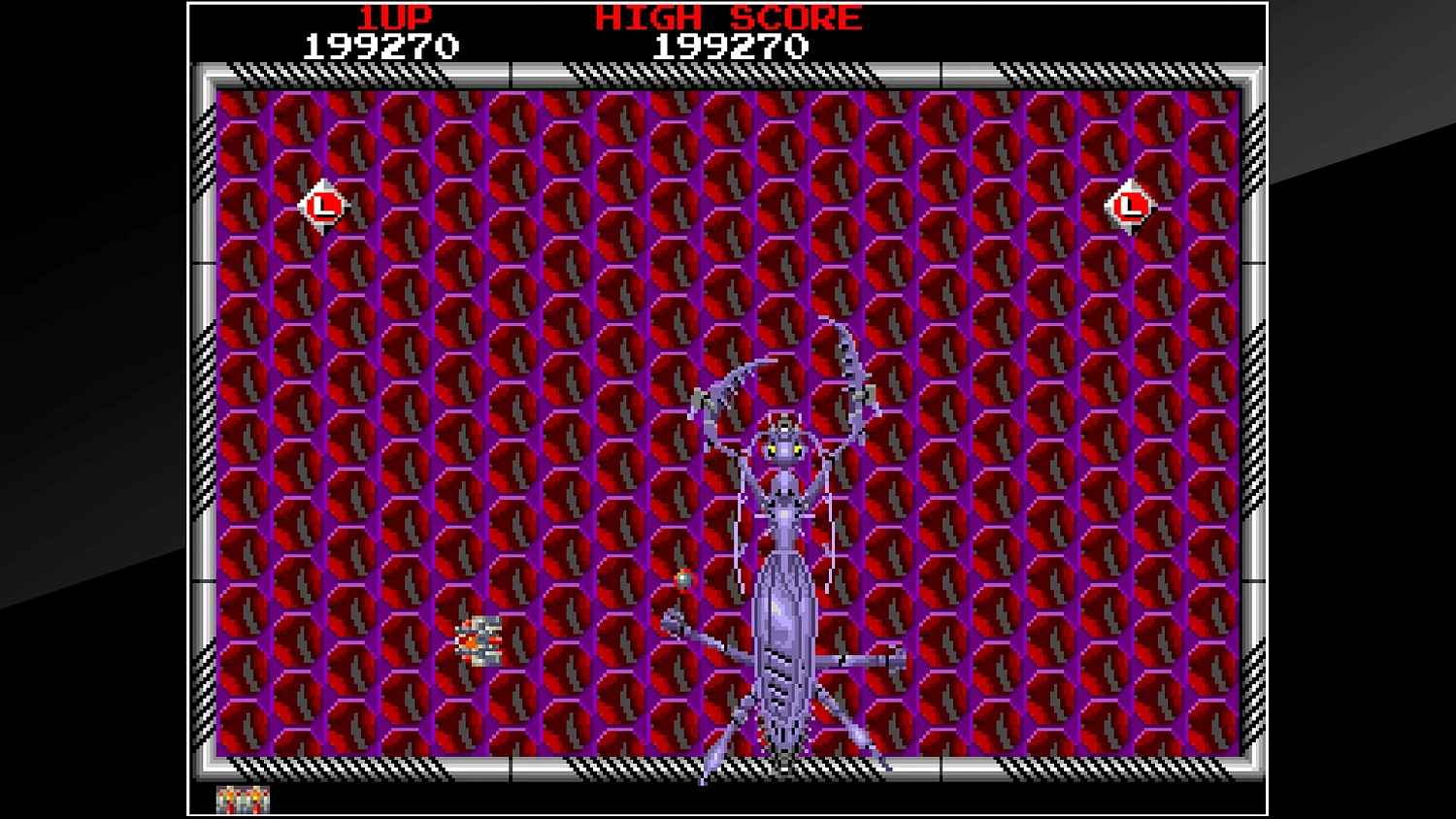
Task: Click the 1UP score reading 199270
Action: [x=381, y=43]
